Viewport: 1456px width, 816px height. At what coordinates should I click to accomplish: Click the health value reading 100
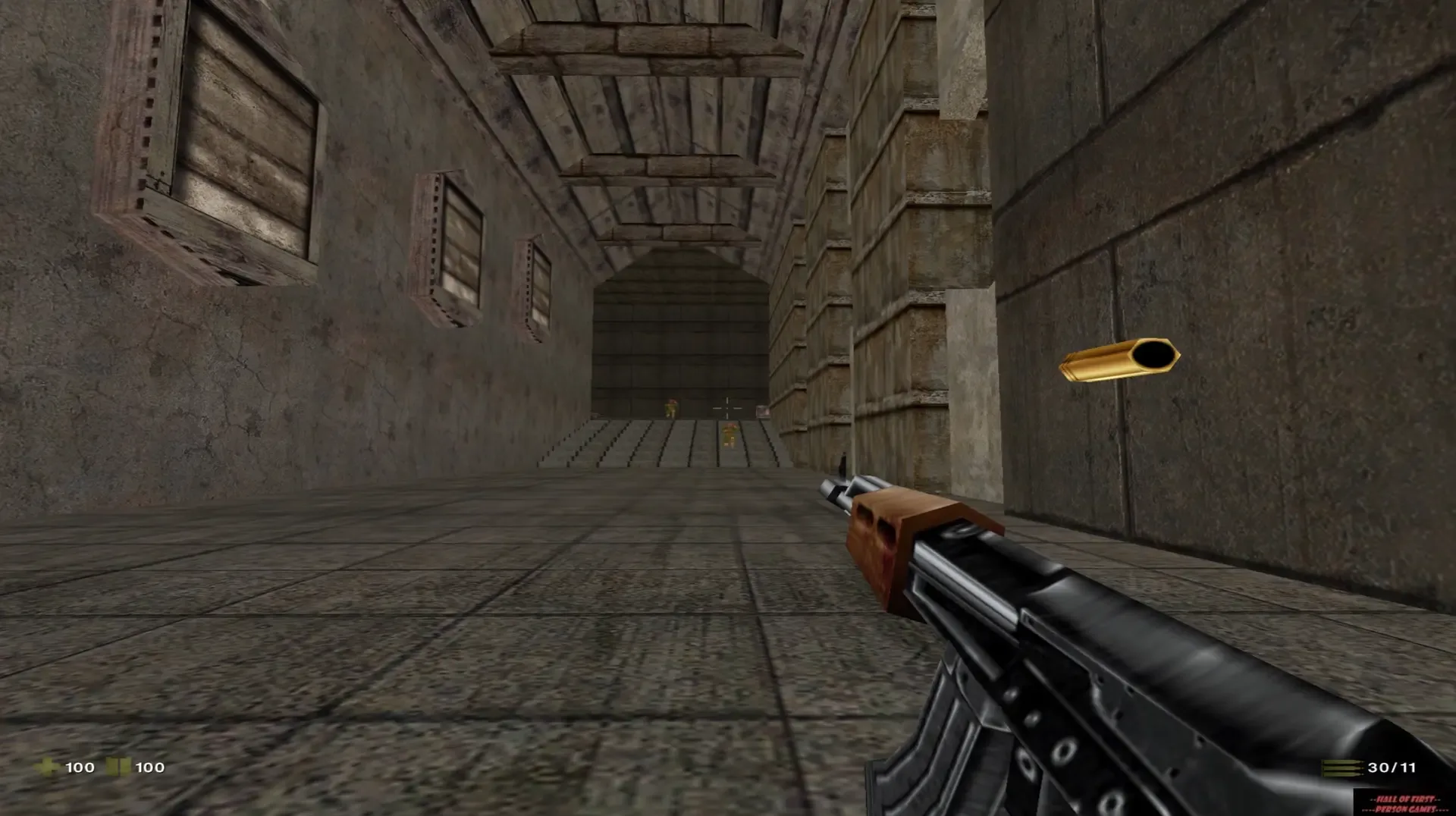79,767
